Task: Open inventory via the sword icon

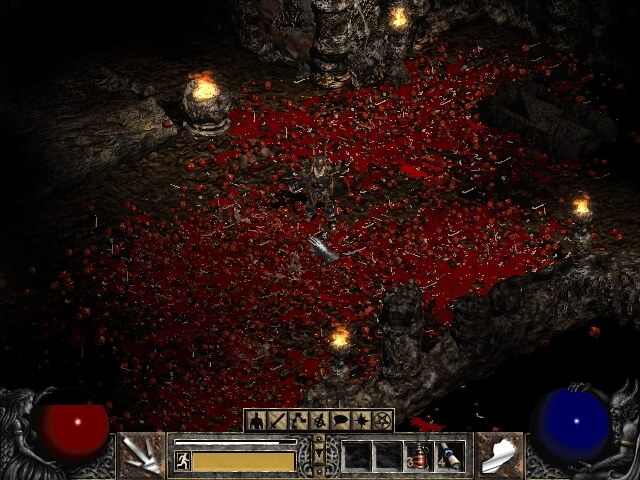Action: click(277, 421)
